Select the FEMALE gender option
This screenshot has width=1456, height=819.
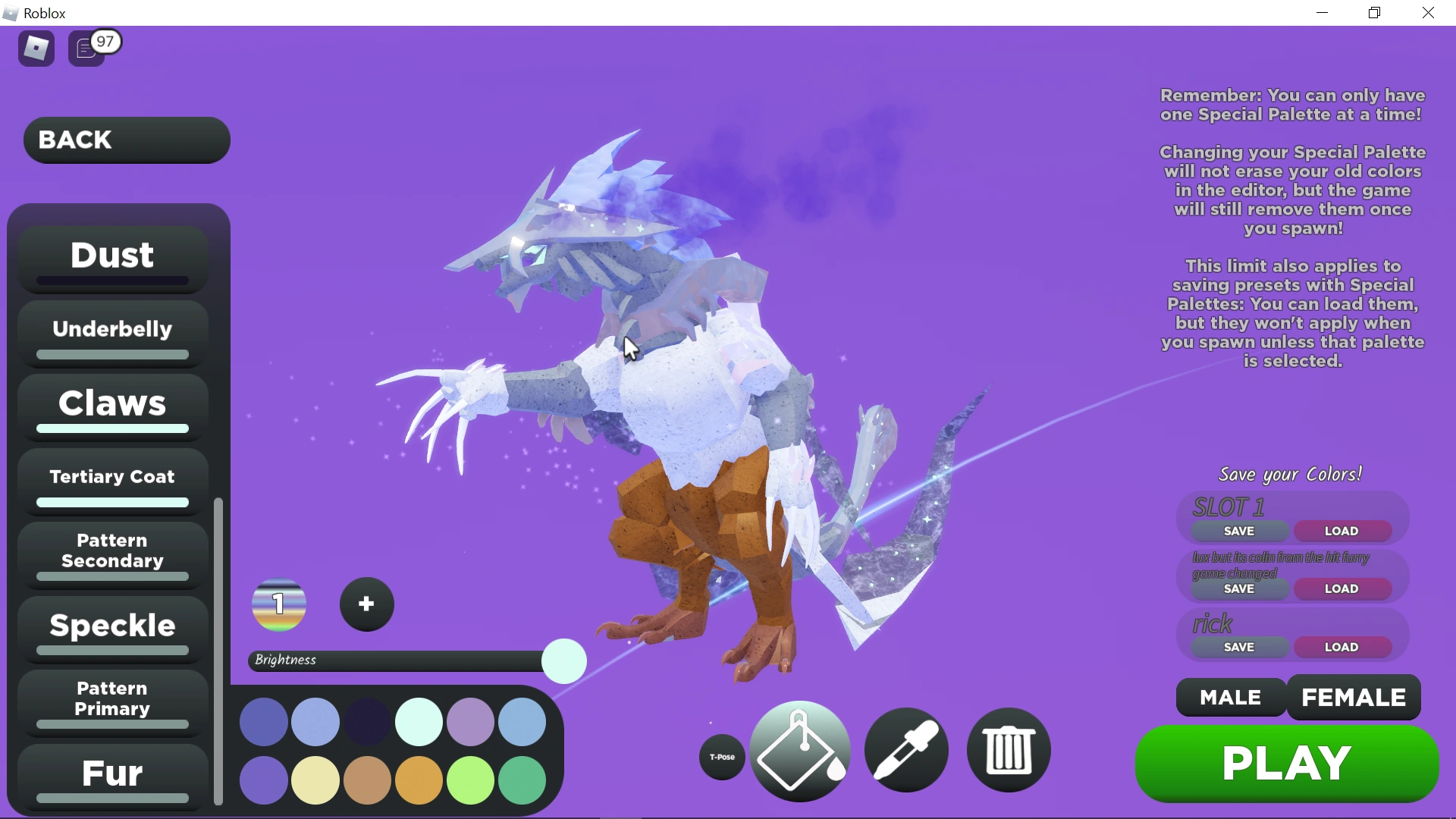(1354, 698)
